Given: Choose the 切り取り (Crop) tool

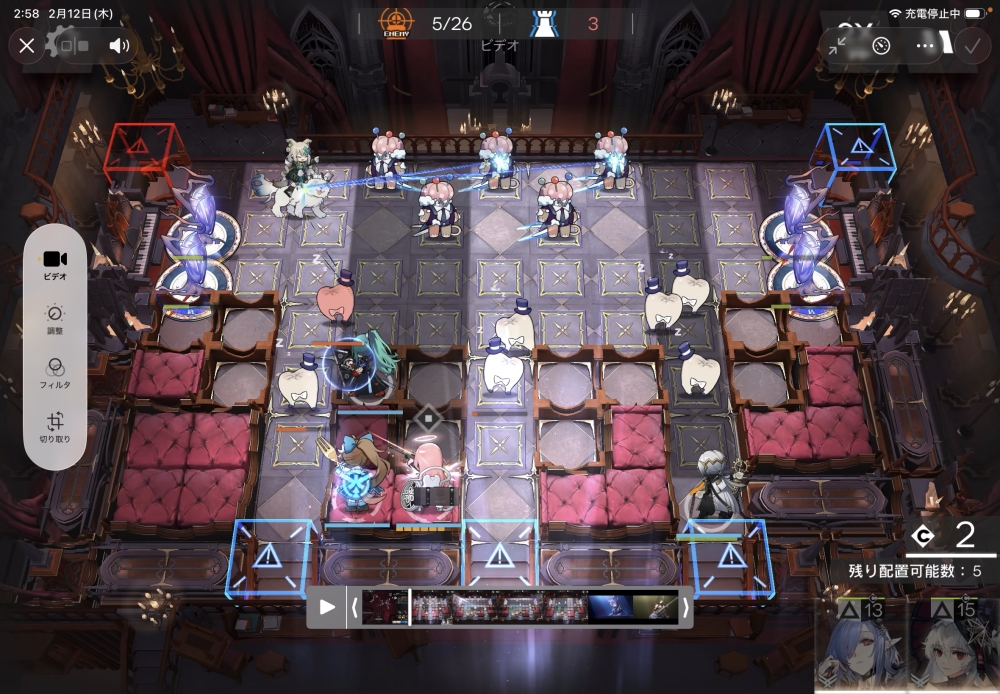Looking at the screenshot, I should click(55, 427).
